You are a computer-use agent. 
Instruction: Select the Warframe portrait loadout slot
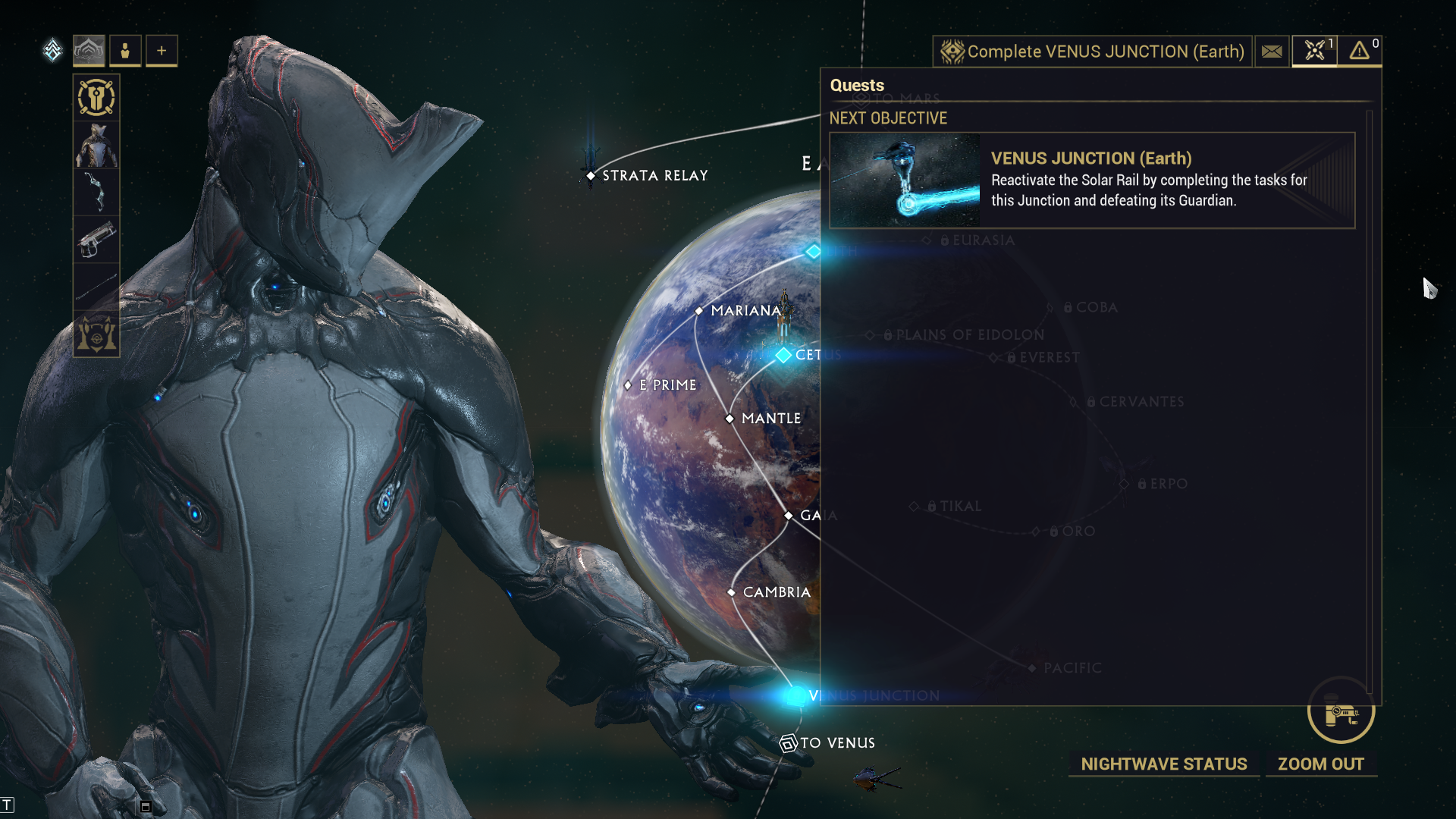tap(96, 145)
